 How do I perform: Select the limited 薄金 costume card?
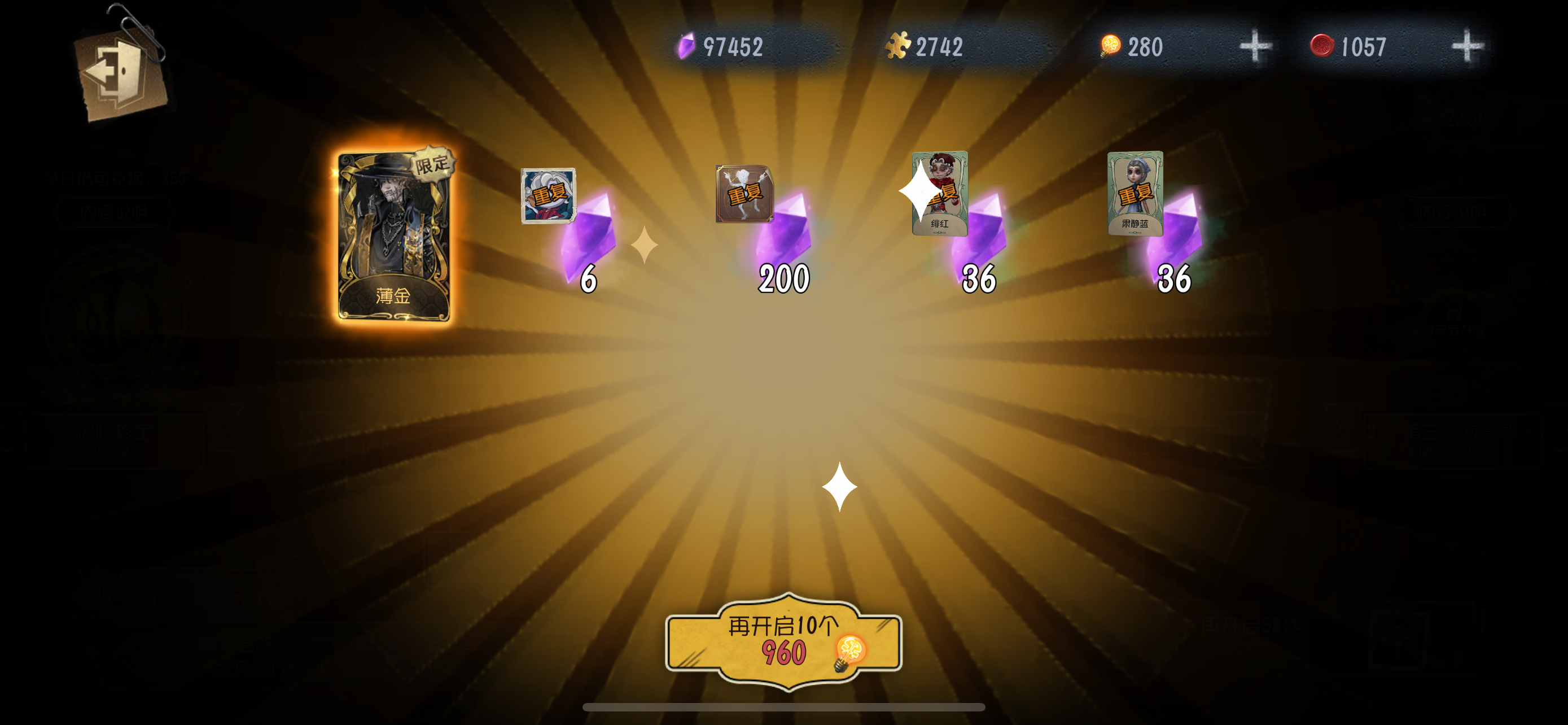(394, 236)
